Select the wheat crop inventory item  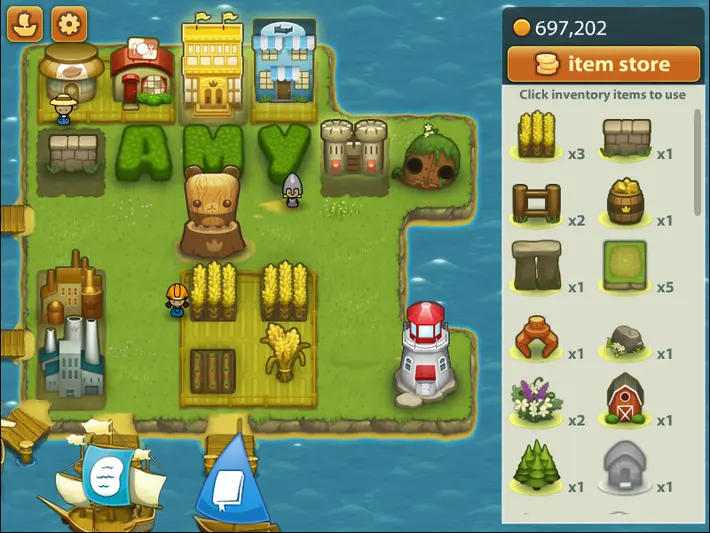click(x=536, y=135)
